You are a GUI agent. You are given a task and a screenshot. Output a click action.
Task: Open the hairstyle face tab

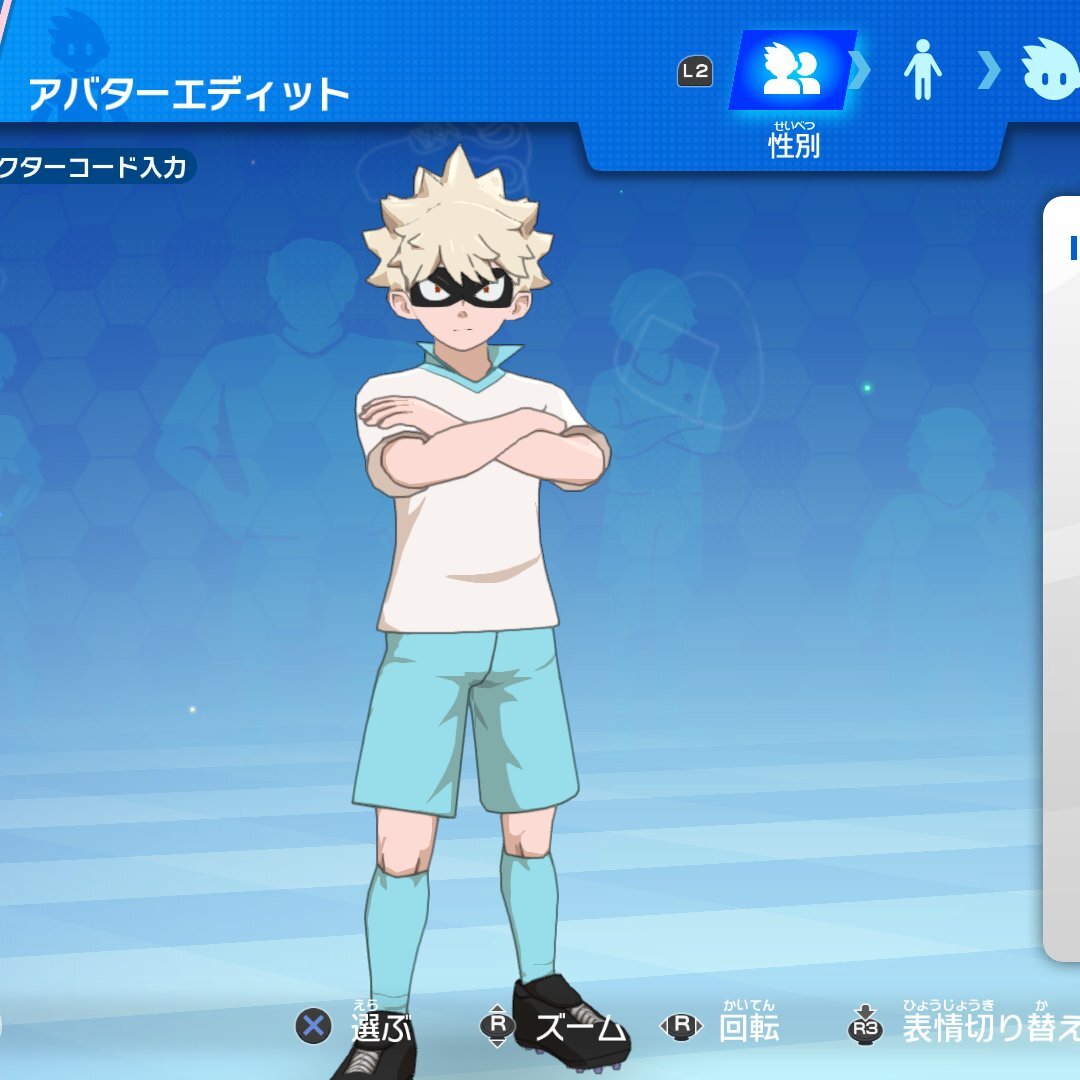pos(1050,70)
